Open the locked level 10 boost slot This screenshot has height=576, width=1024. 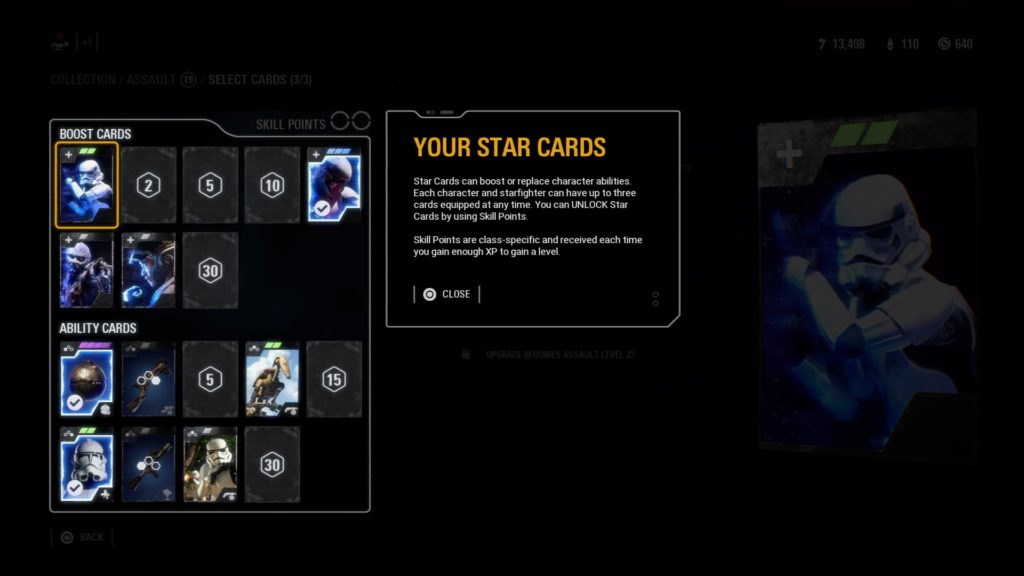pyautogui.click(x=272, y=185)
